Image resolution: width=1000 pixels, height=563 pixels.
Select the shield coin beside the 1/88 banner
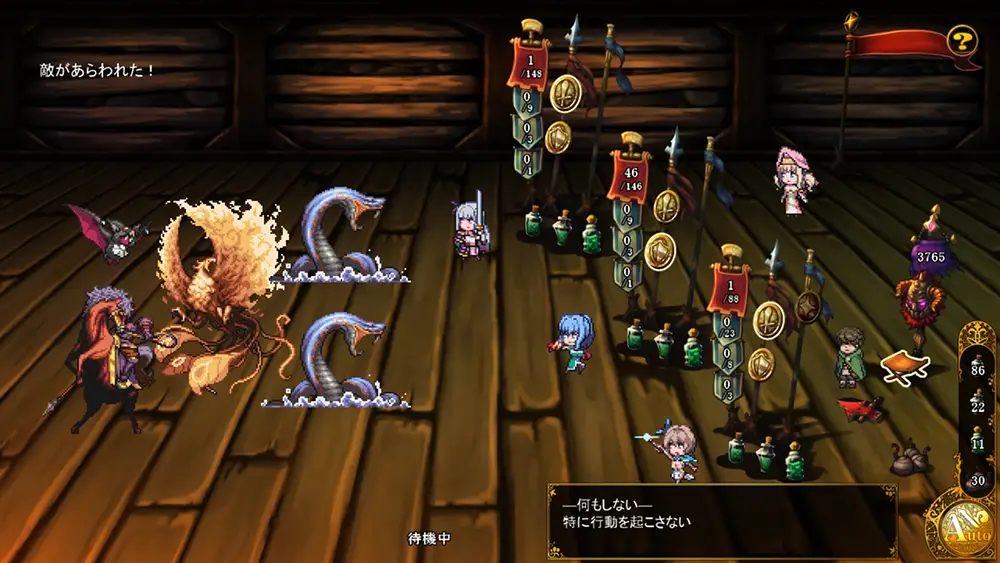761,364
